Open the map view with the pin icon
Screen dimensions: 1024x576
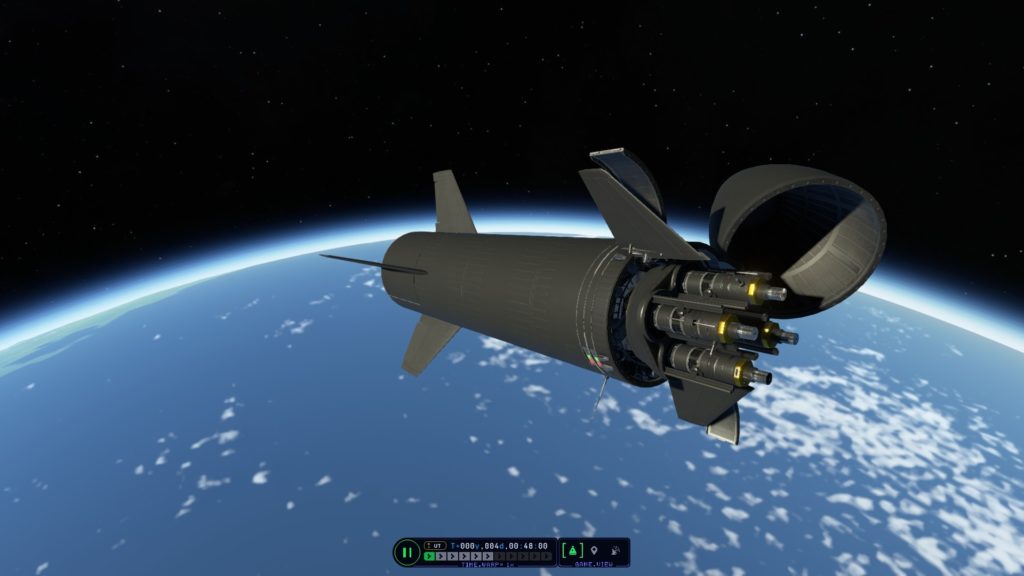click(x=594, y=550)
